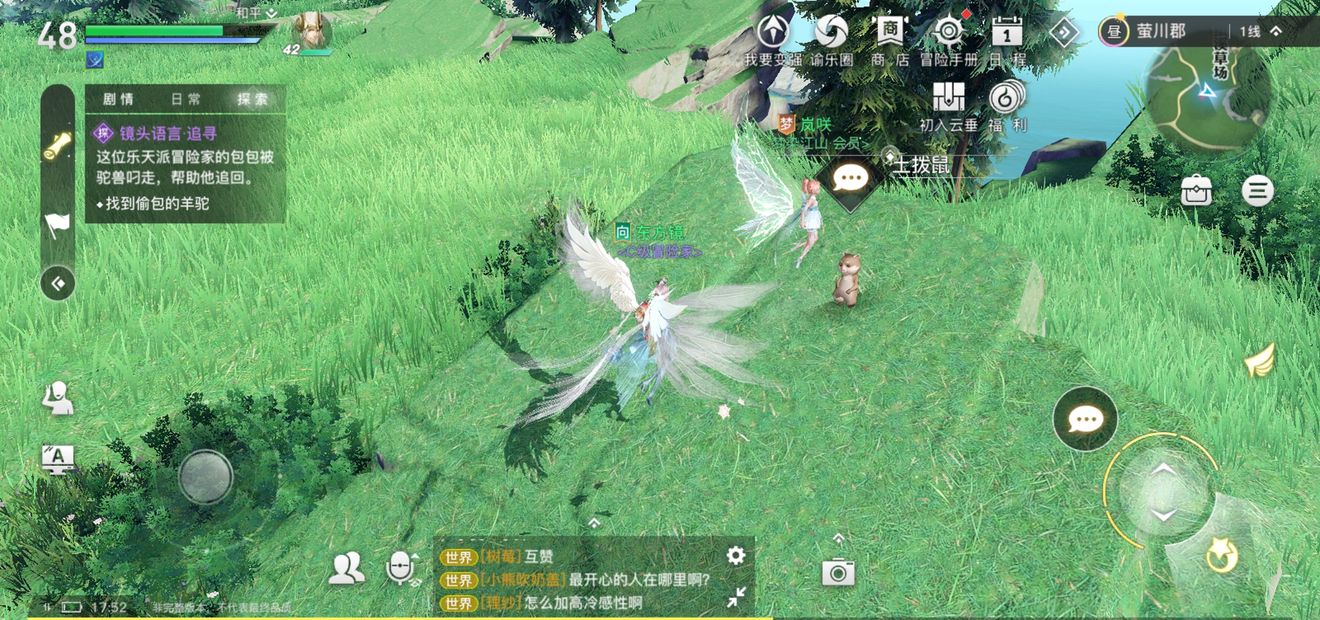The image size is (1320, 620).
Task: Open the 商店 shop
Action: click(888, 33)
